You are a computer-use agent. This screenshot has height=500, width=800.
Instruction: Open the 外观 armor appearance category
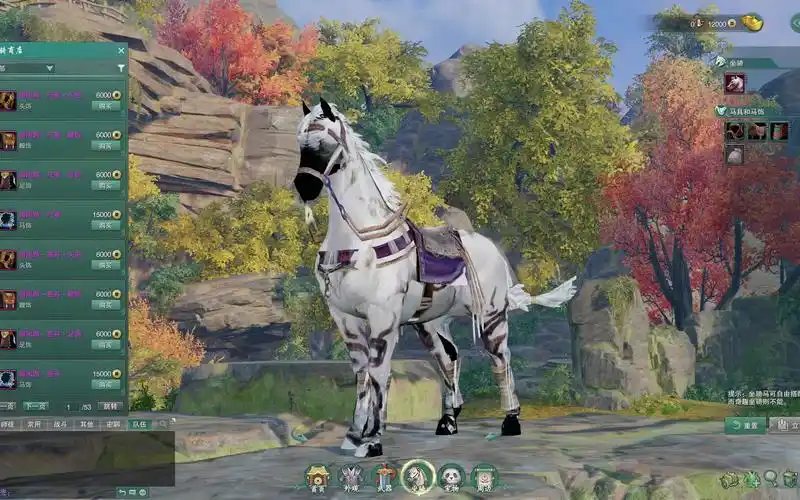coord(351,477)
